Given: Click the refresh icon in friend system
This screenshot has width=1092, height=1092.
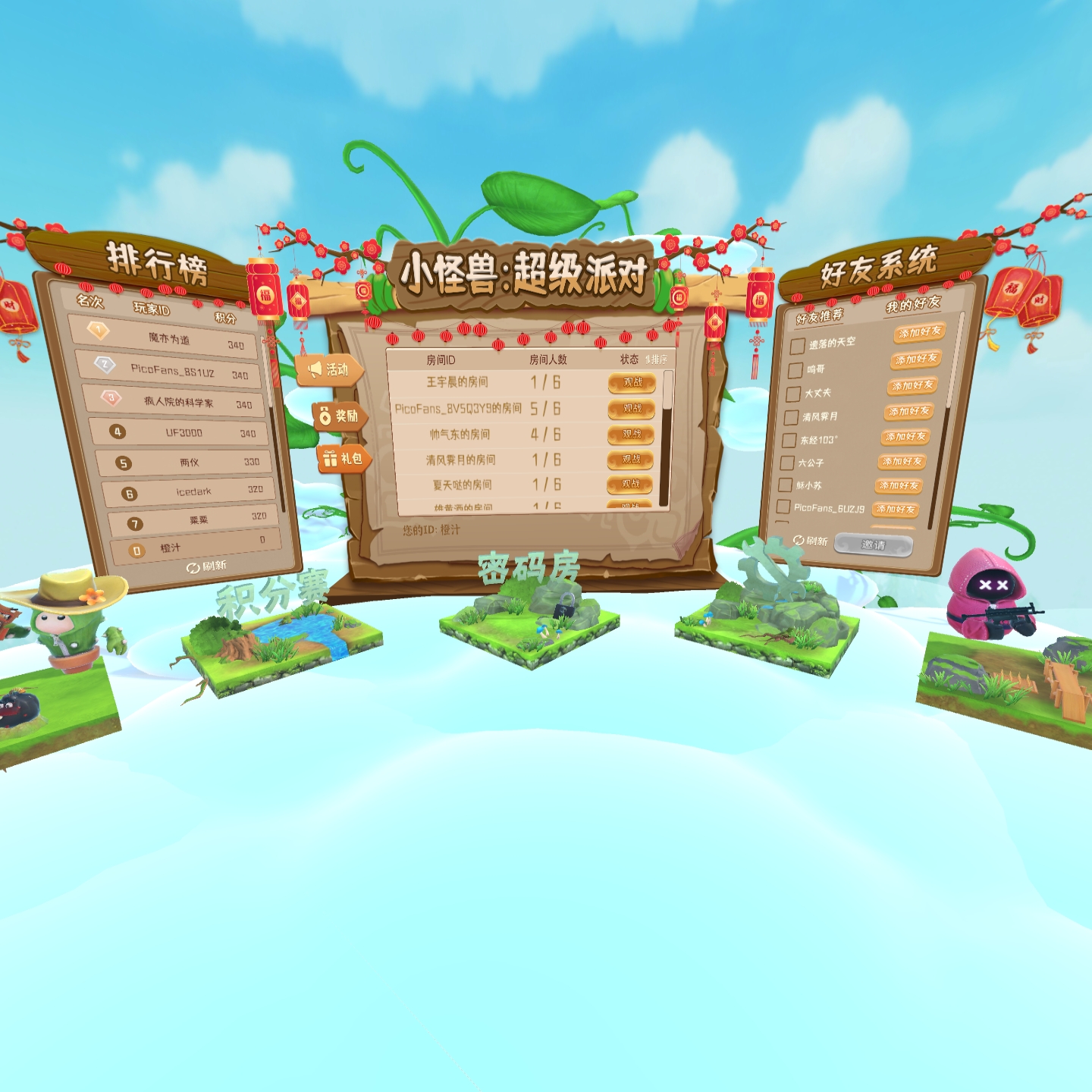Looking at the screenshot, I should click(800, 540).
